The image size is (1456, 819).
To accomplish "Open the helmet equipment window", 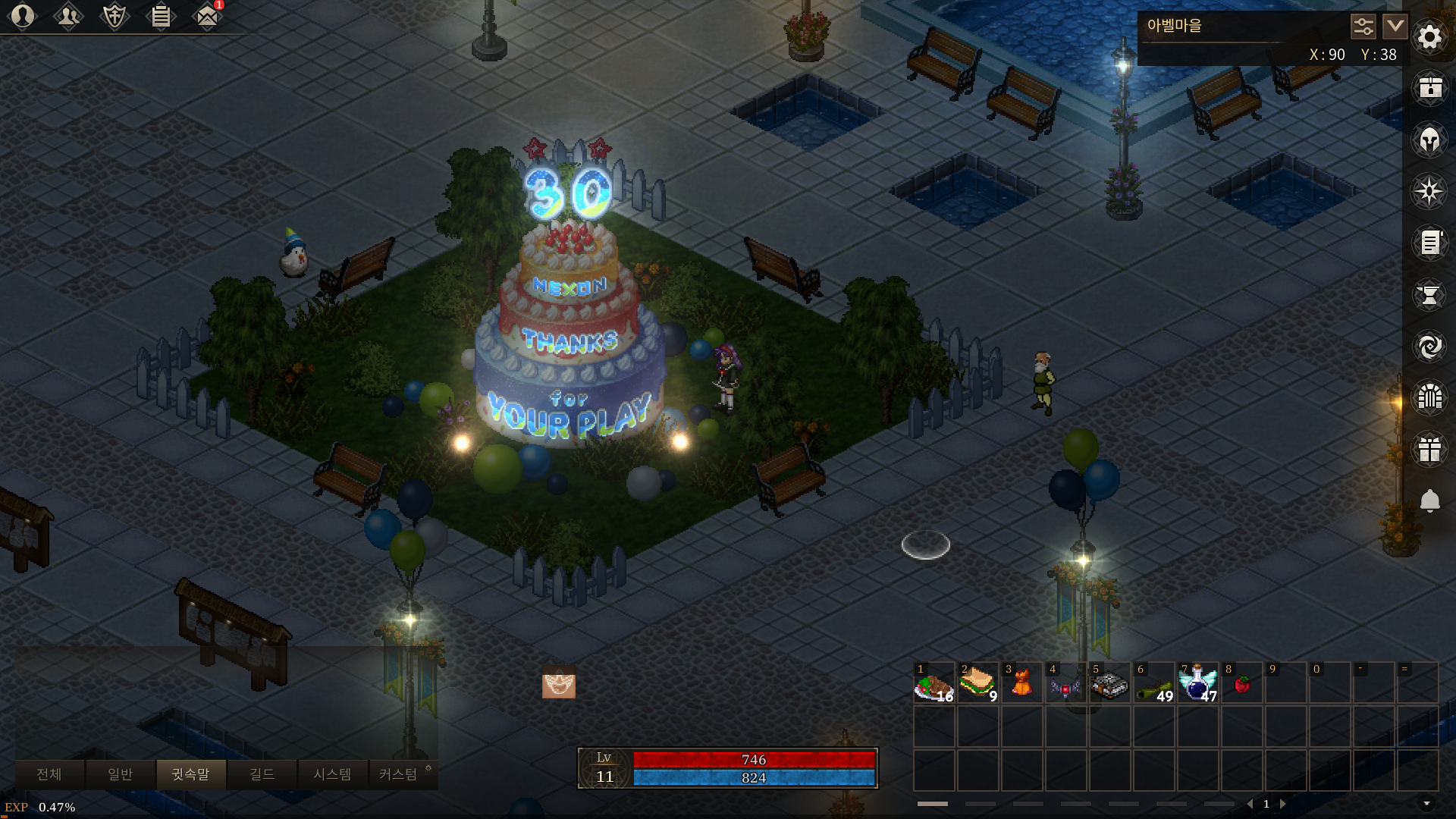I will pos(1429,140).
